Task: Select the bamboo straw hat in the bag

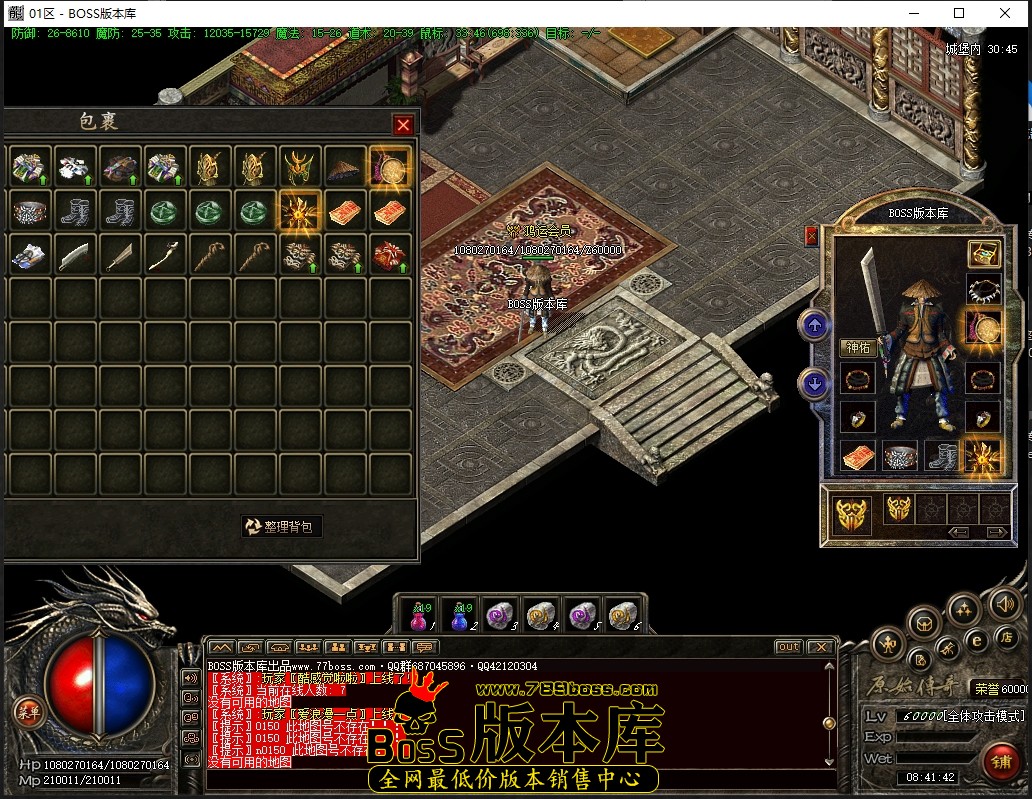Action: point(345,167)
